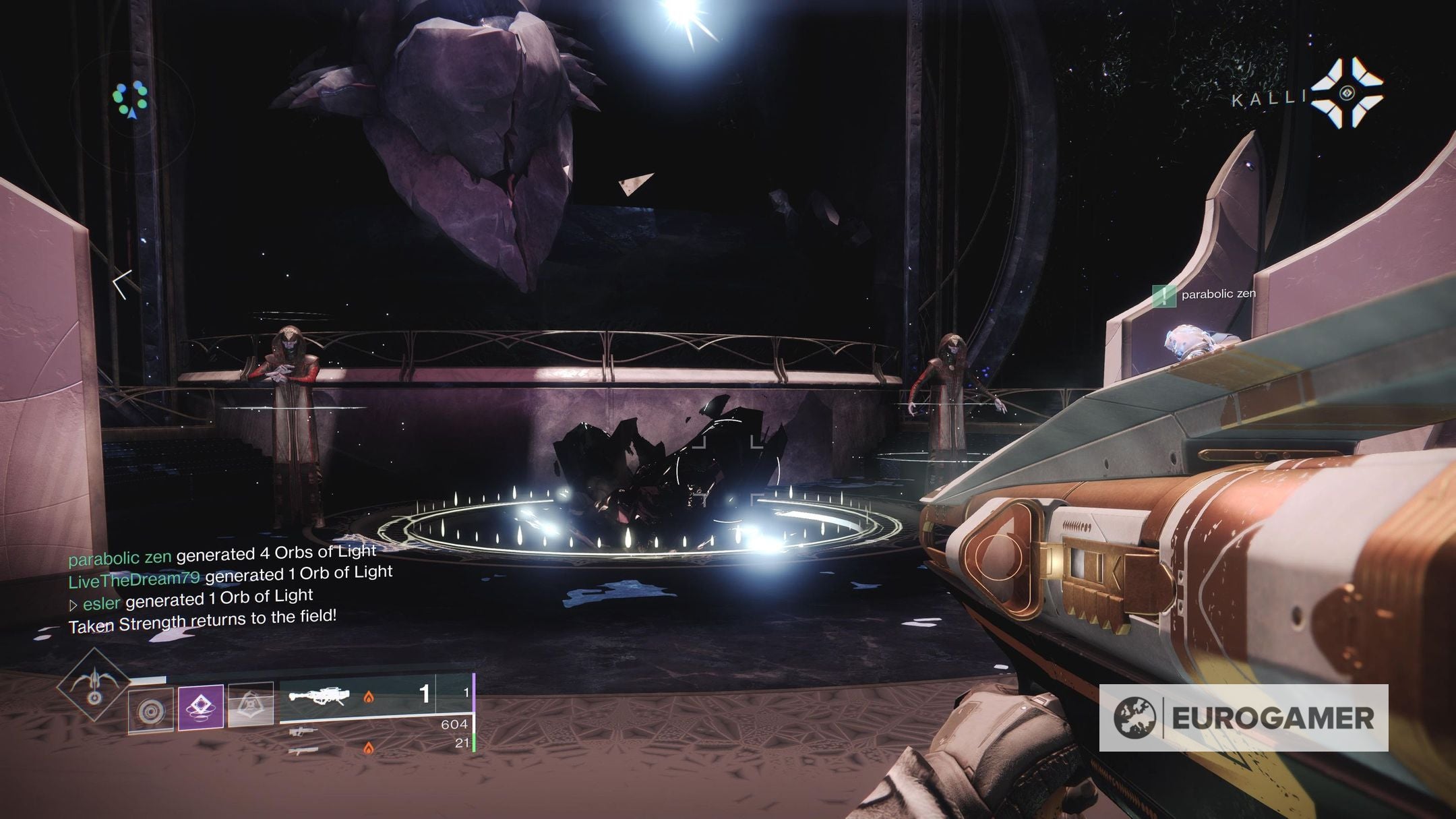Toggle the radar in the top-left corner
1456x819 pixels.
[x=132, y=98]
